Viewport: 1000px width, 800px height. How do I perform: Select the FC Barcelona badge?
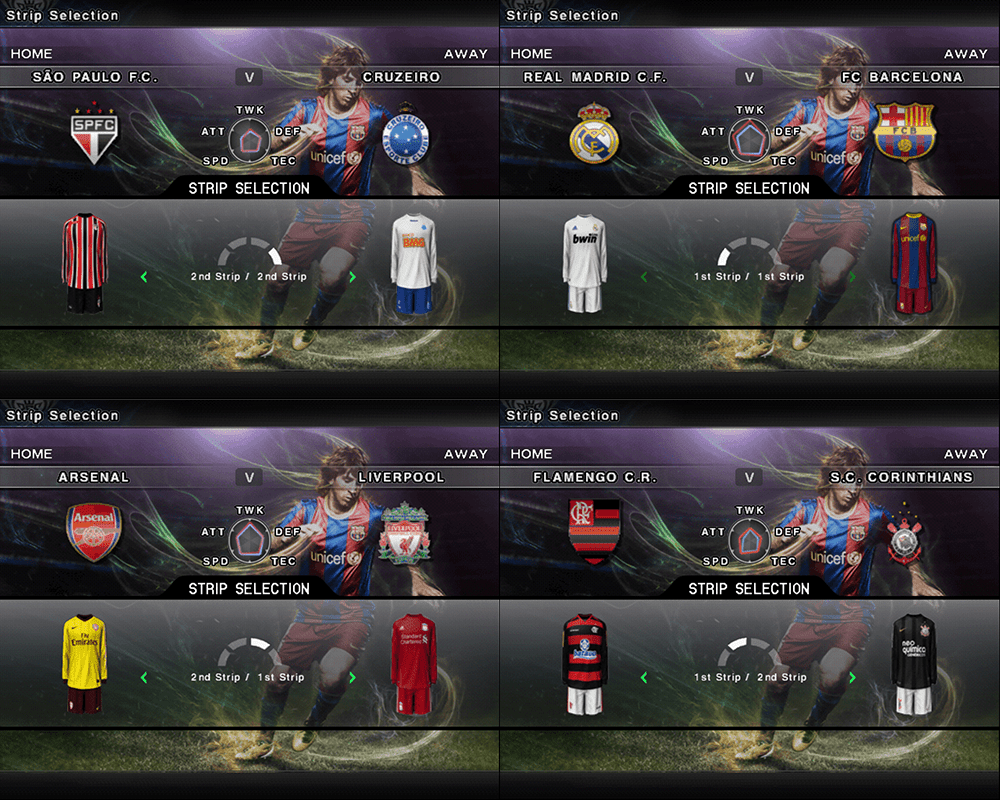pyautogui.click(x=903, y=132)
